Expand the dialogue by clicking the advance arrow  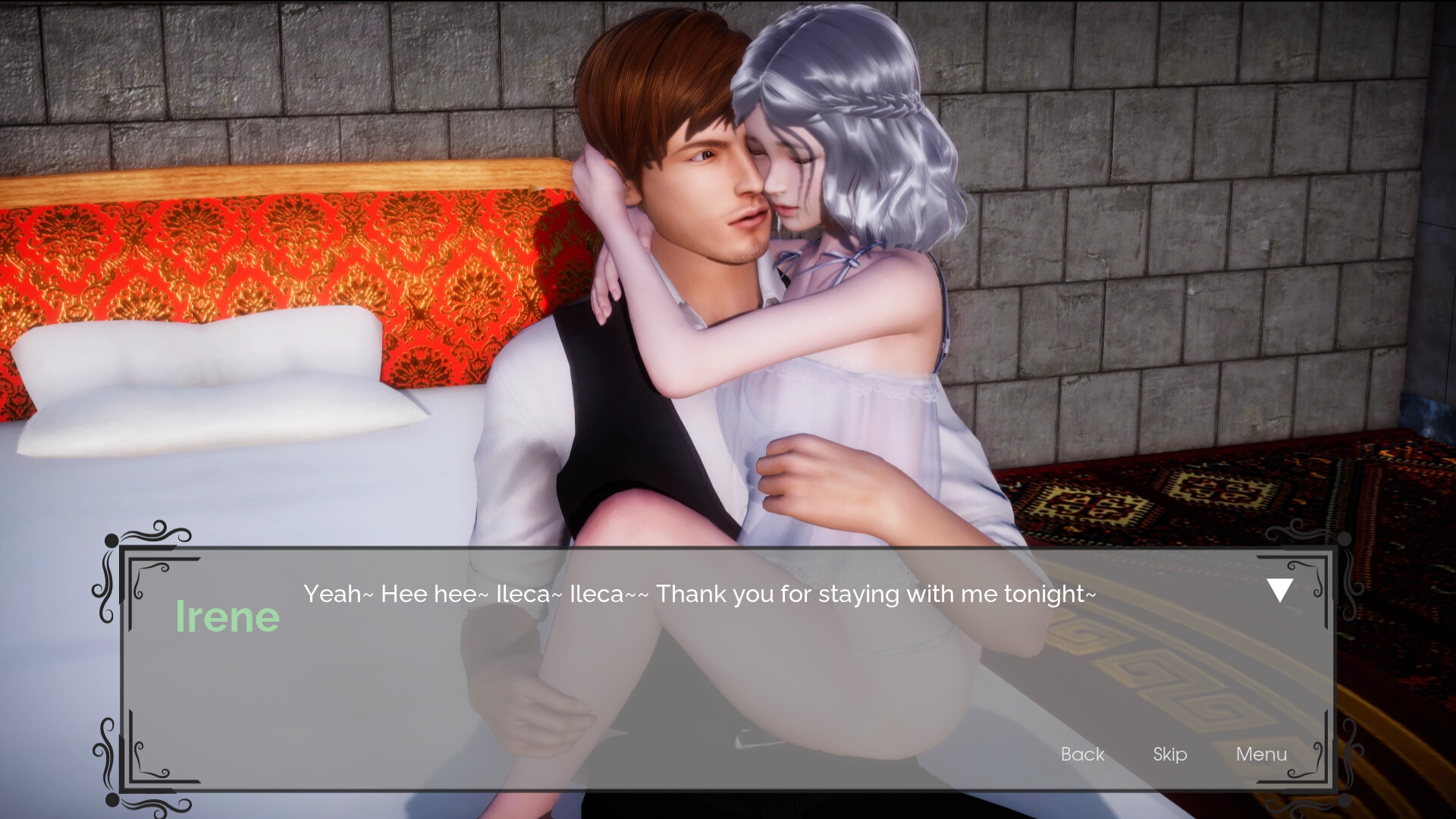click(1279, 590)
